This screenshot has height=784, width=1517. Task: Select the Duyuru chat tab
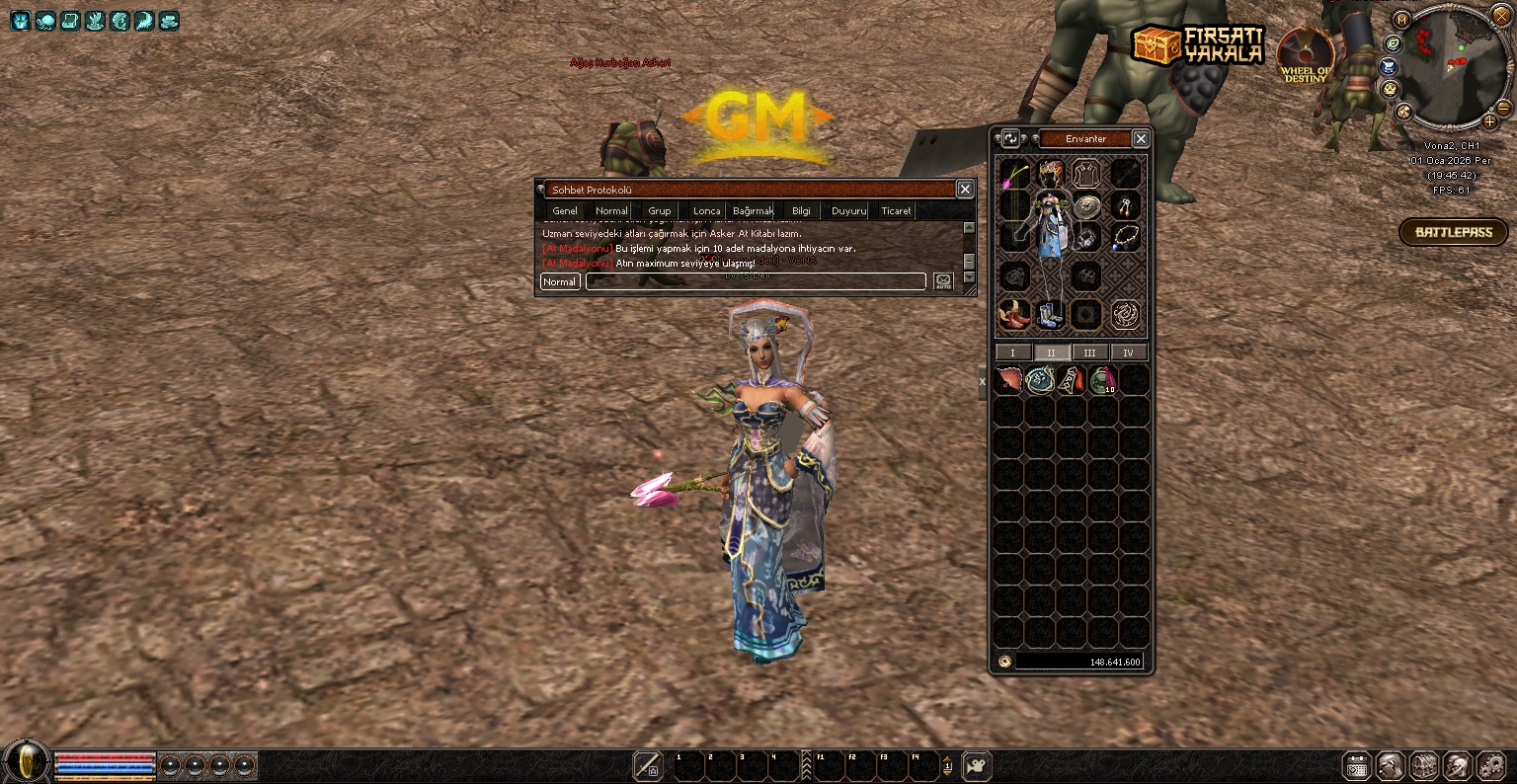[x=848, y=211]
